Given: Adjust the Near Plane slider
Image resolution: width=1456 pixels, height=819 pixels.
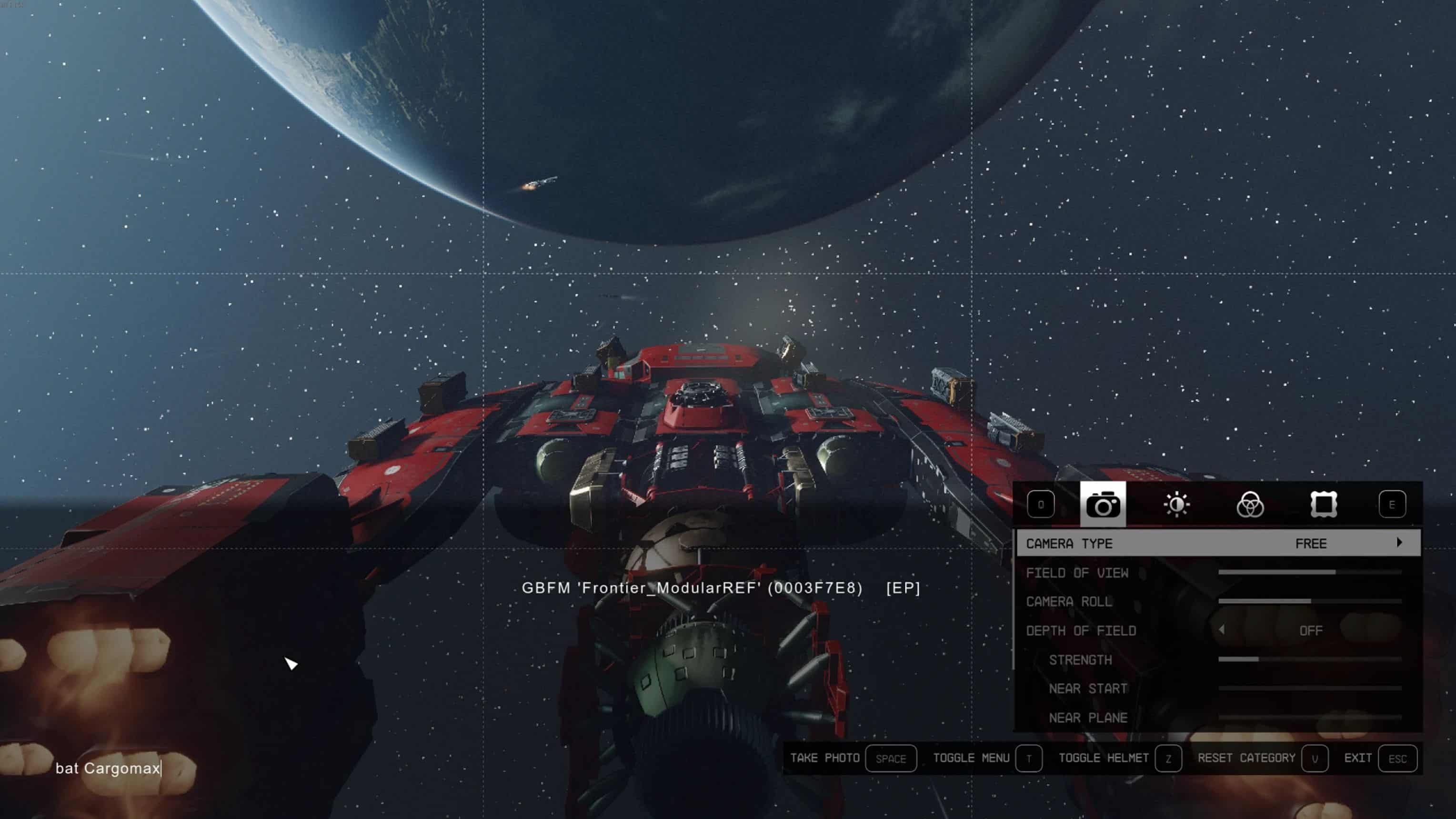Looking at the screenshot, I should click(x=1310, y=717).
